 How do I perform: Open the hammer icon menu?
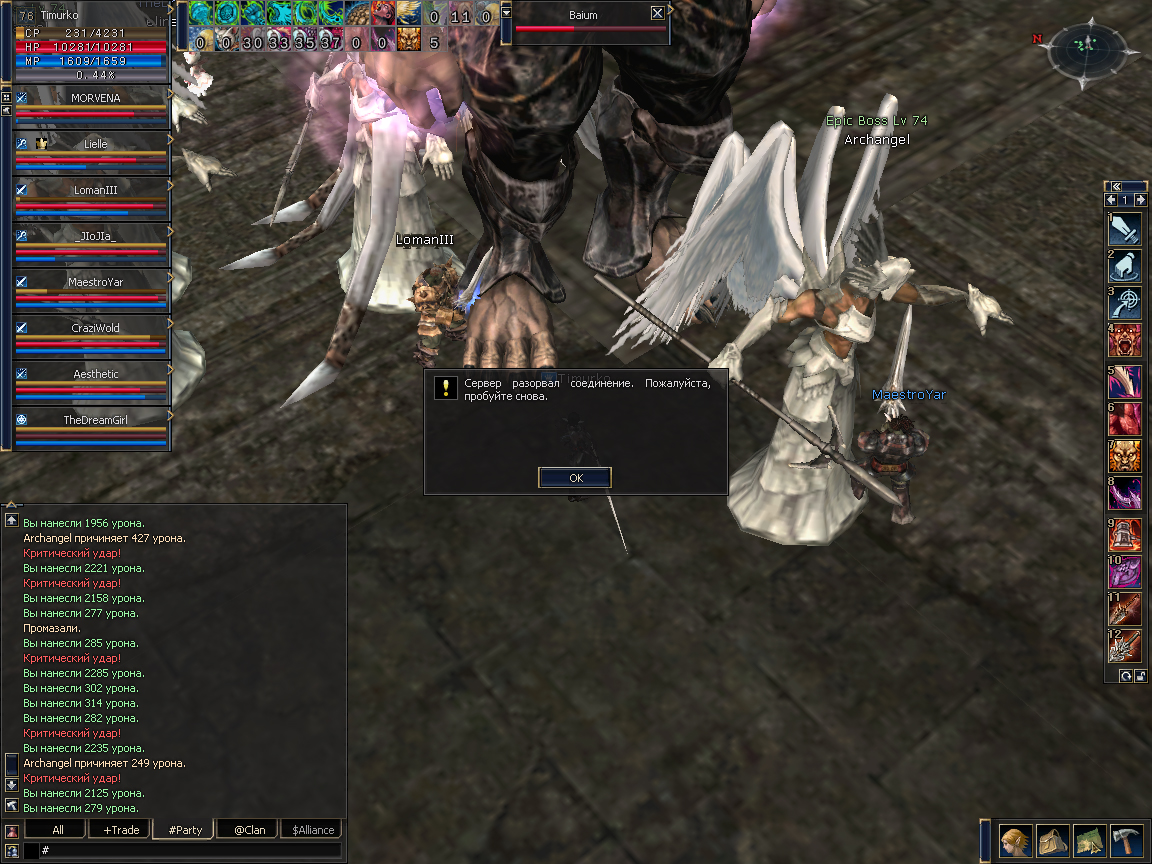[x=1127, y=839]
